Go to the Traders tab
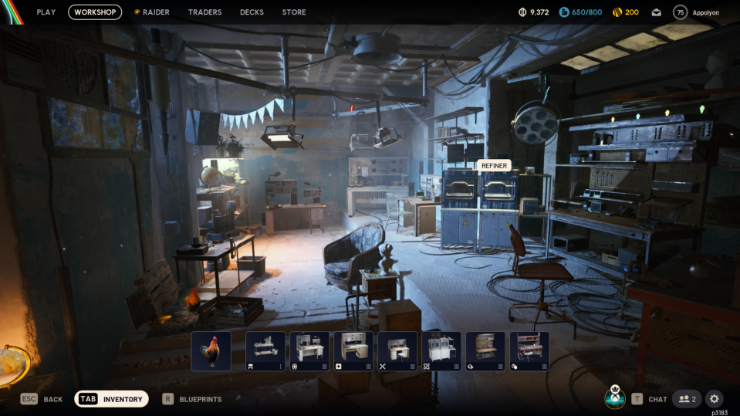The image size is (740, 416). [x=205, y=12]
